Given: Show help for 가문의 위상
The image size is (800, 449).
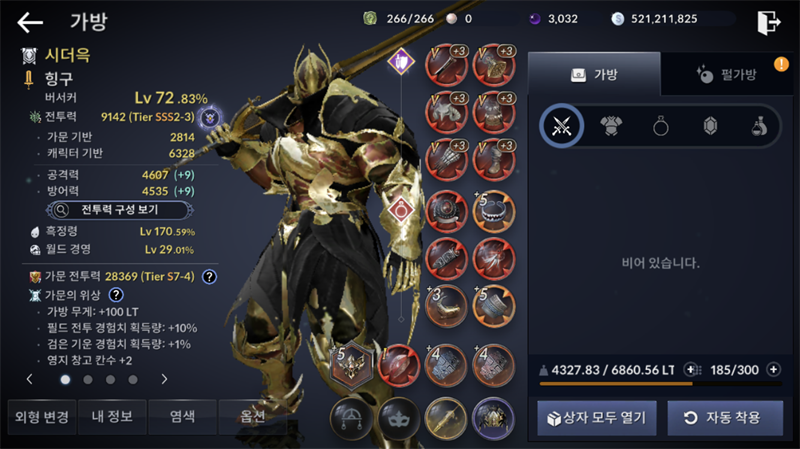Looking at the screenshot, I should 116,295.
